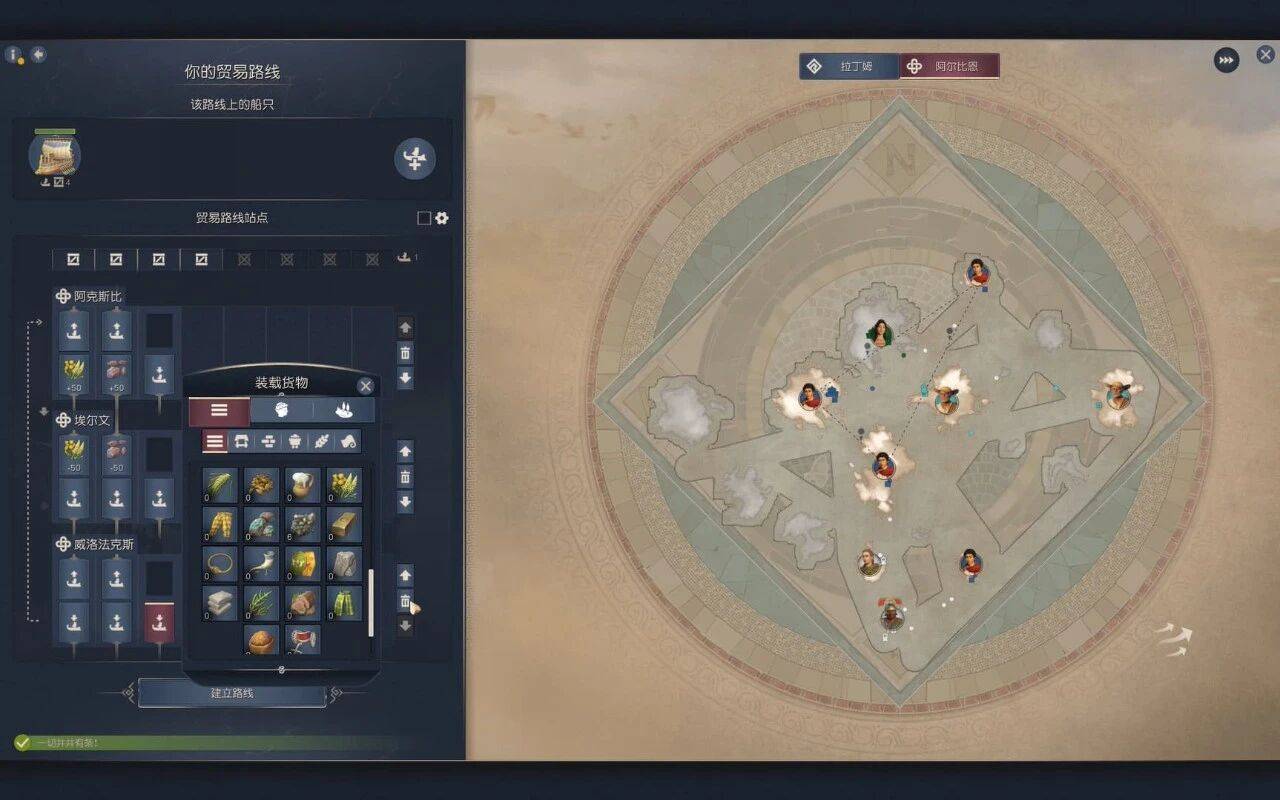Delete the 阿克斯比 station from the route
Image resolution: width=1280 pixels, height=800 pixels.
pos(405,353)
